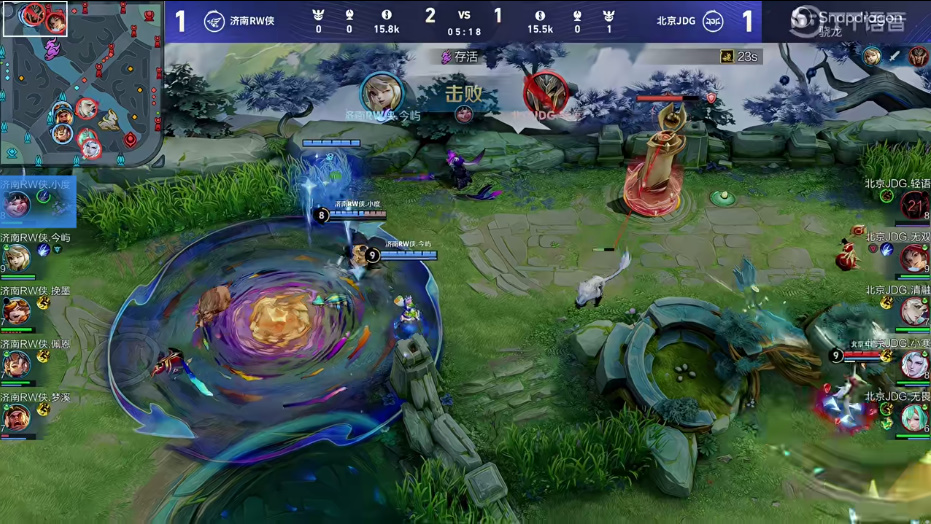931x524 pixels.
Task: Select player 北京JDG.轻语 respawning portrait
Action: coord(914,206)
